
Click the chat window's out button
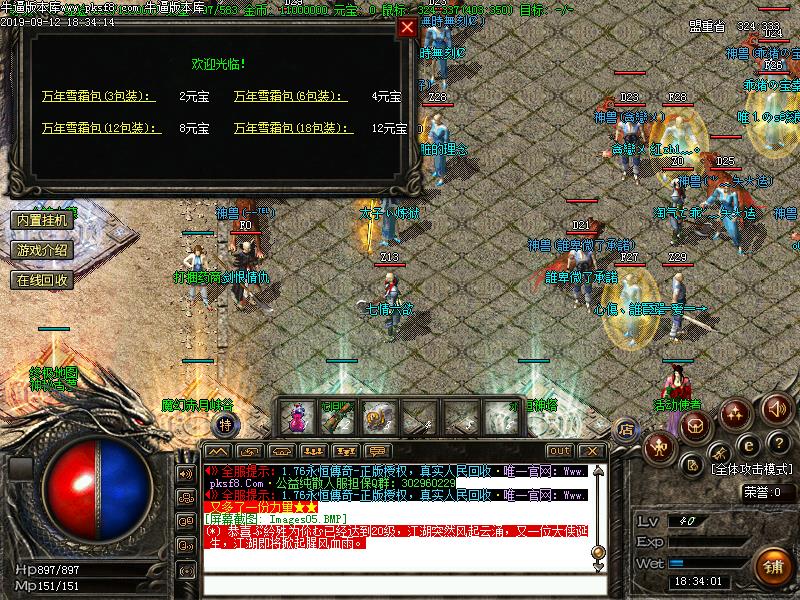(x=559, y=451)
